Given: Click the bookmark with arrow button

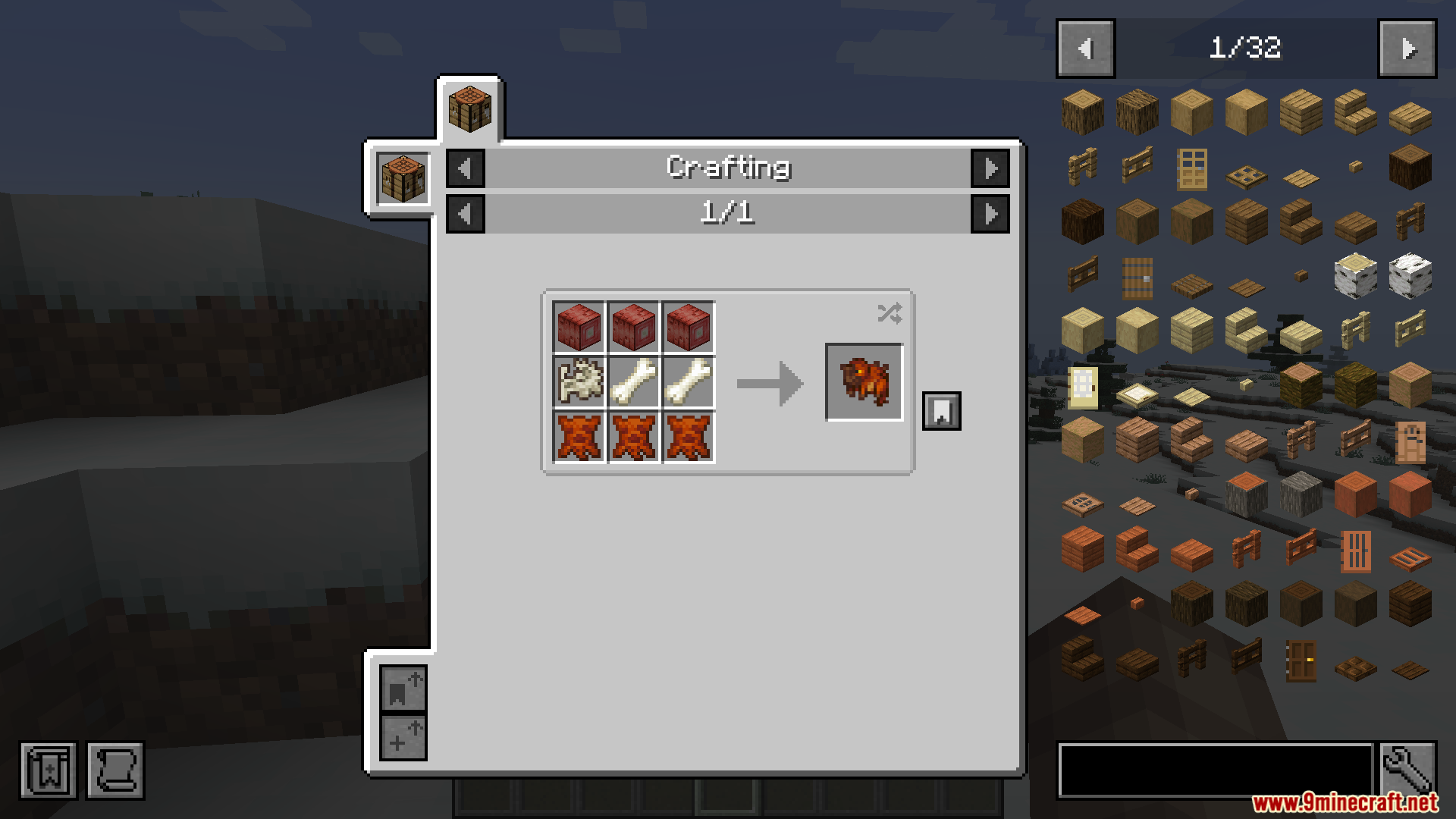Looking at the screenshot, I should (403, 688).
